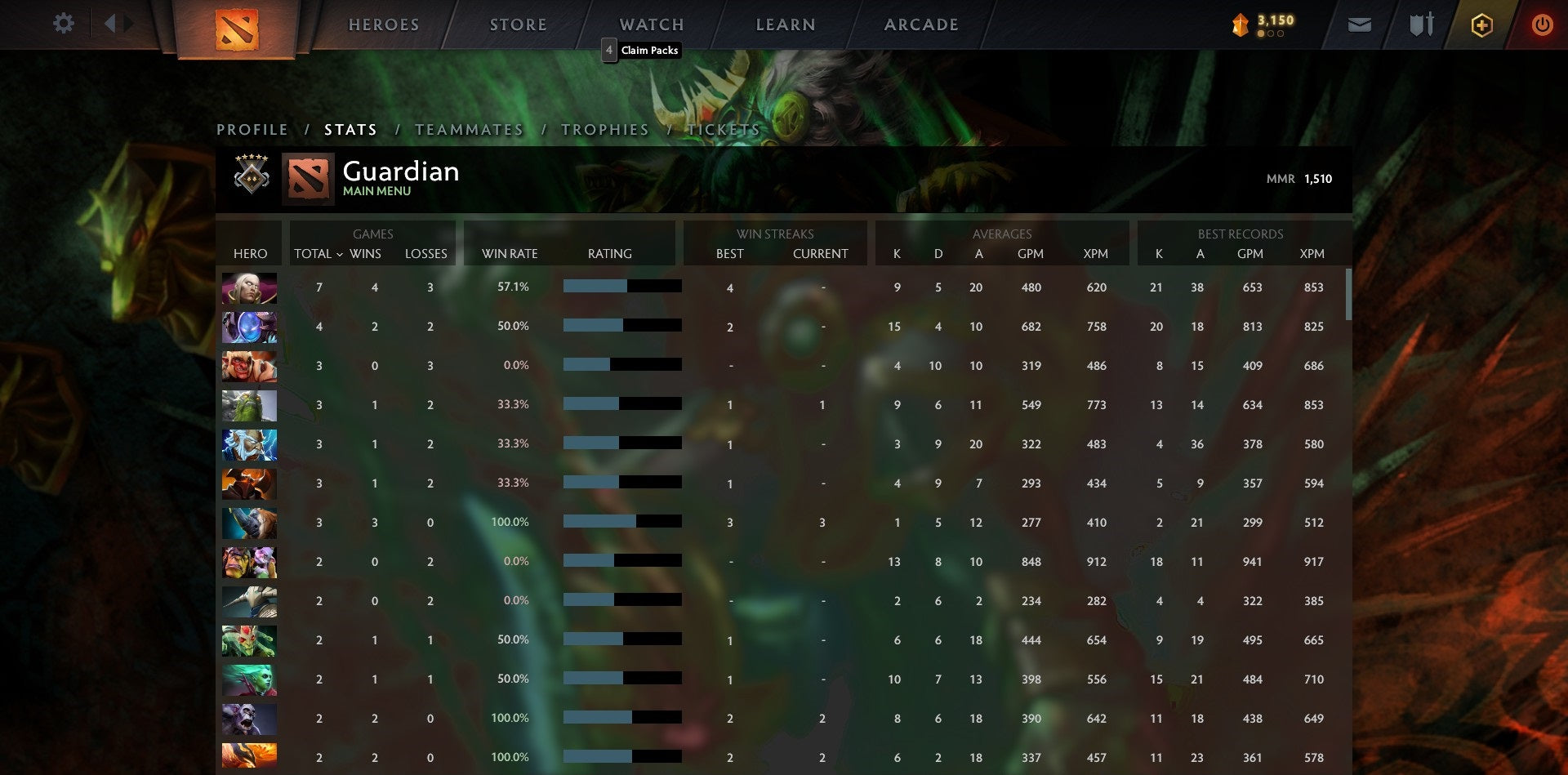The width and height of the screenshot is (1568, 775).
Task: Switch to the TEAMMATES tab
Action: [x=469, y=129]
